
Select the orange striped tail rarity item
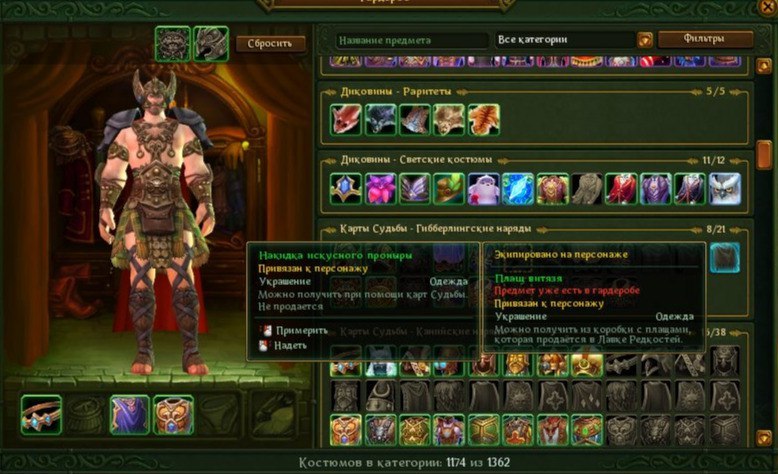click(x=483, y=120)
